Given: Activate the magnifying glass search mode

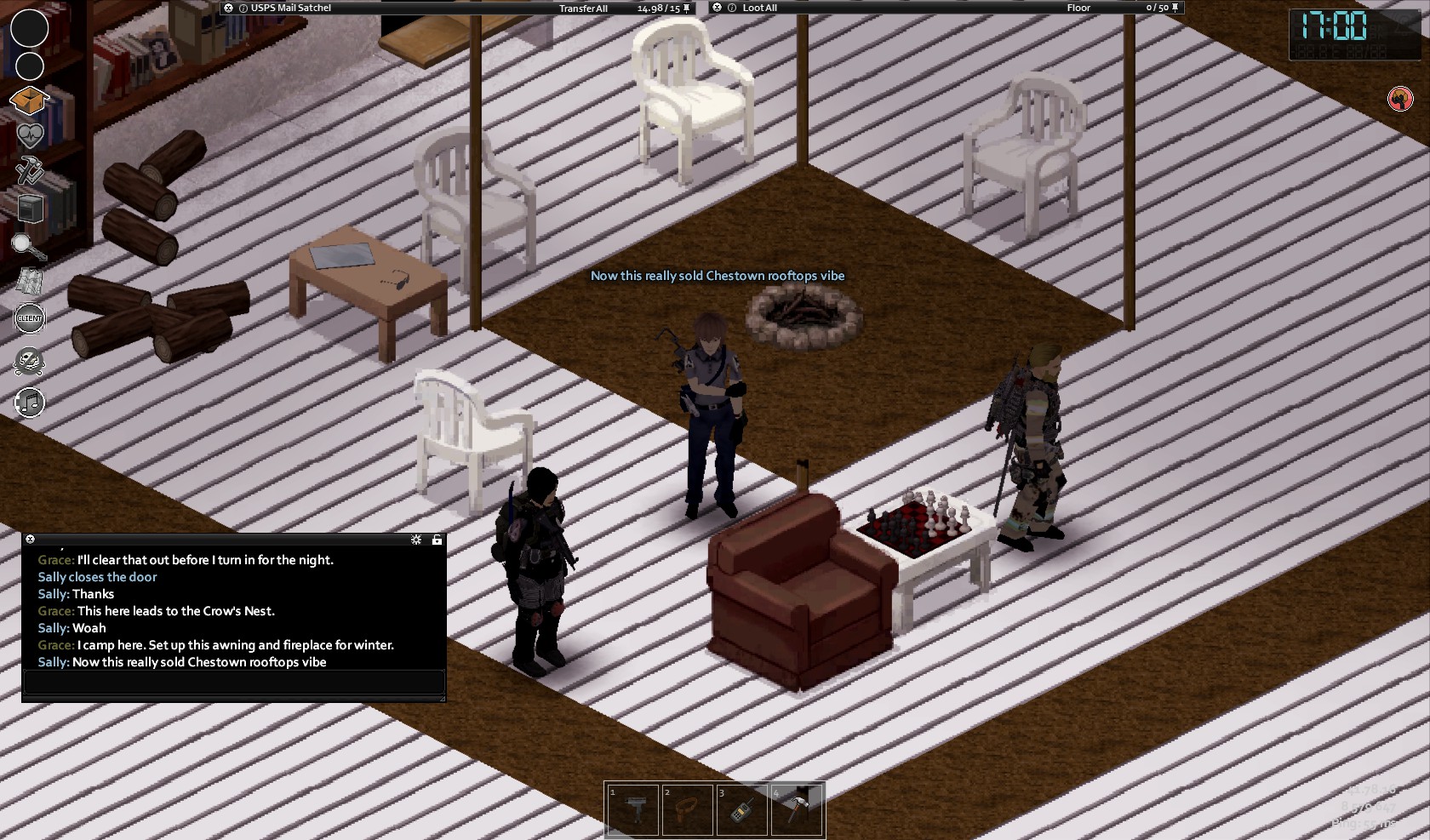Looking at the screenshot, I should [x=29, y=246].
